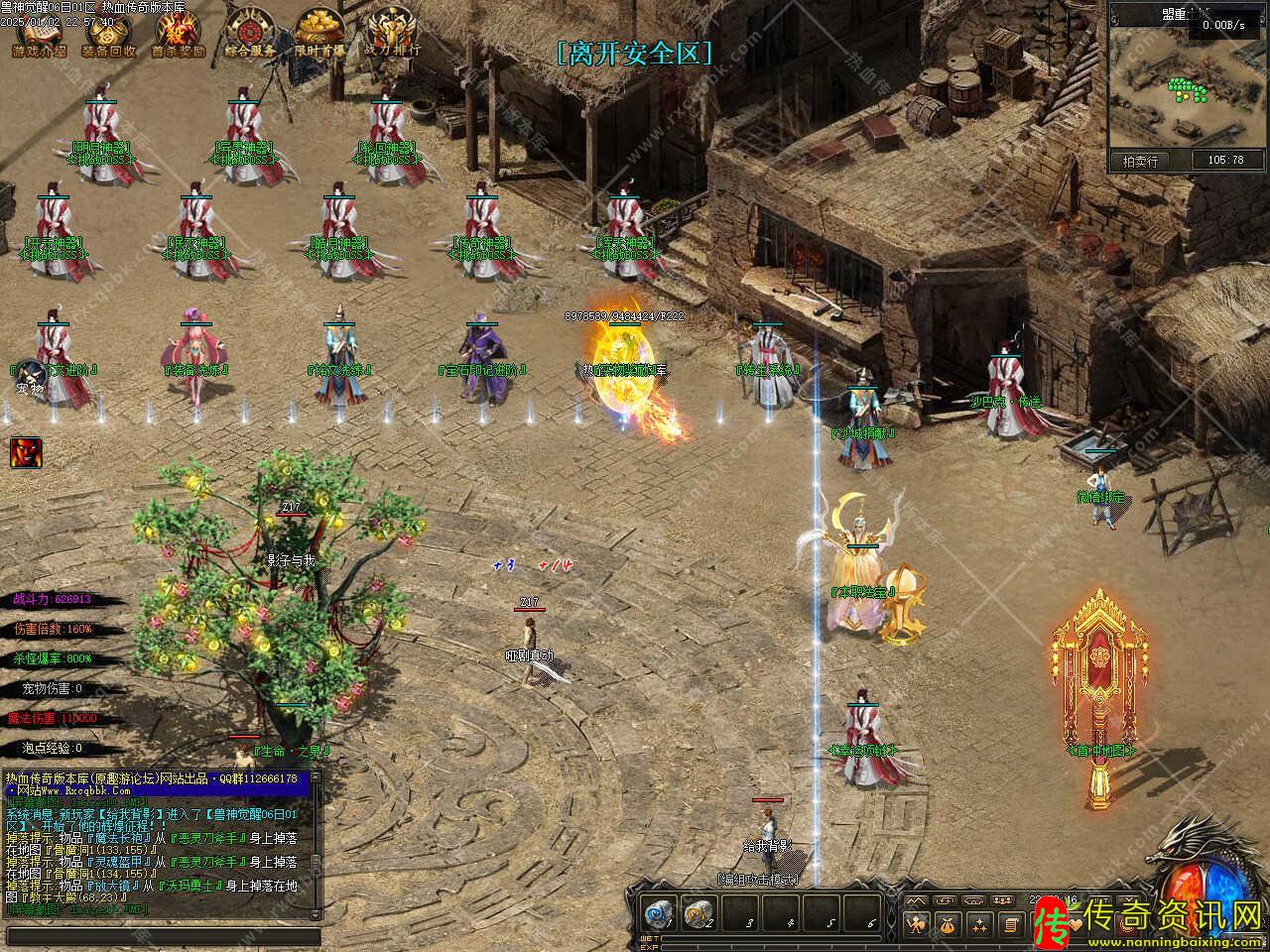The image size is (1270, 952).
Task: Click the mountain-shaped small button above the bag
Action: click(x=915, y=899)
